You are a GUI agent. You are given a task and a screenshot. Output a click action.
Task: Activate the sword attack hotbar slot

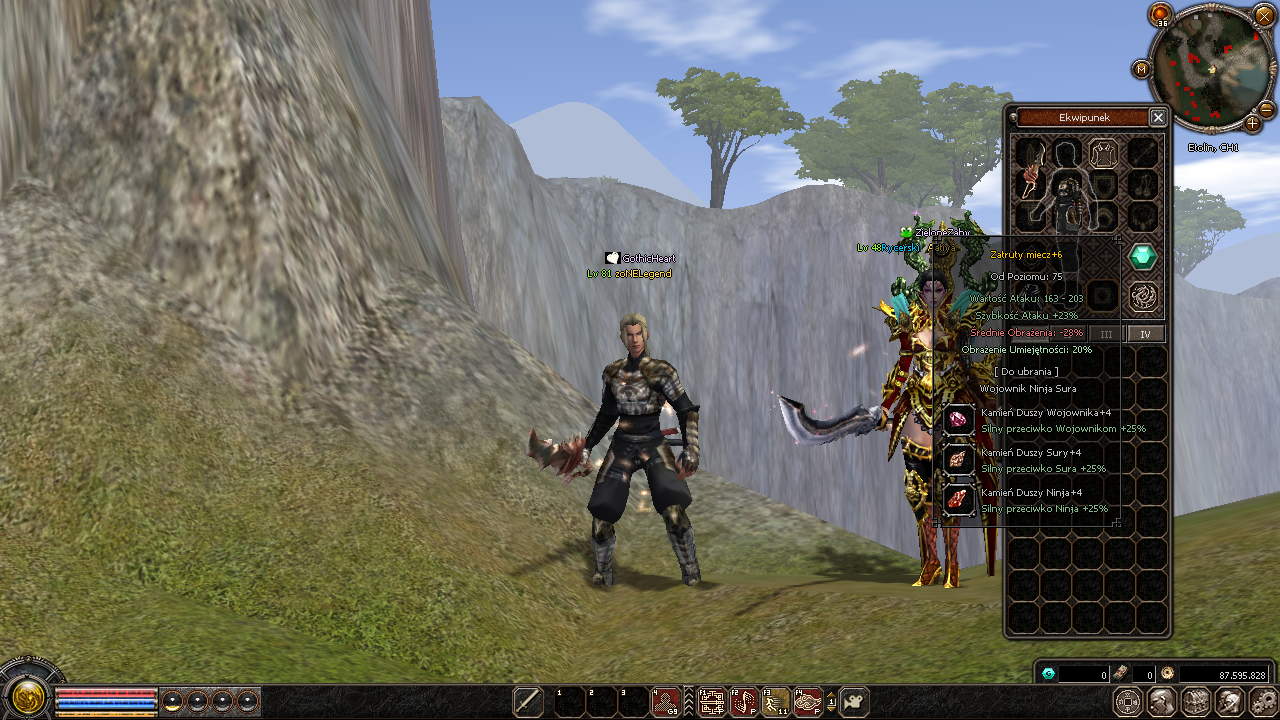click(528, 703)
